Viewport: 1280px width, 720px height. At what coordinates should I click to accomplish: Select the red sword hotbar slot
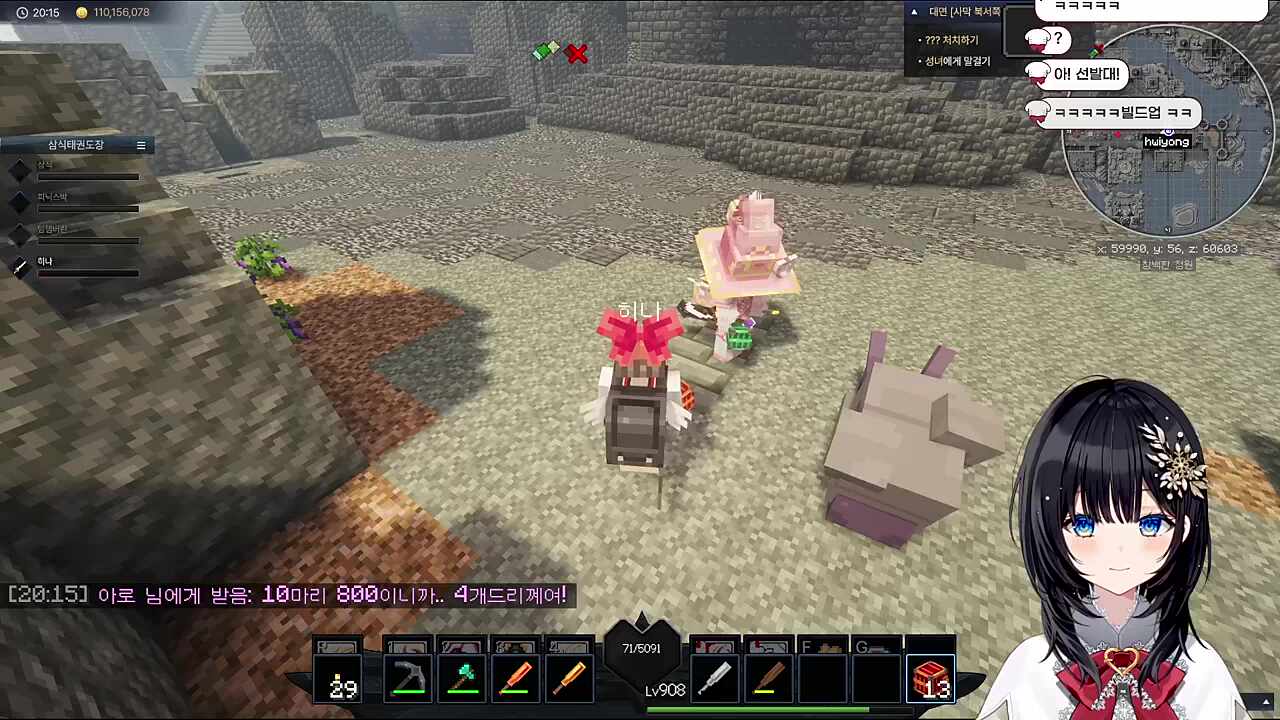(515, 678)
